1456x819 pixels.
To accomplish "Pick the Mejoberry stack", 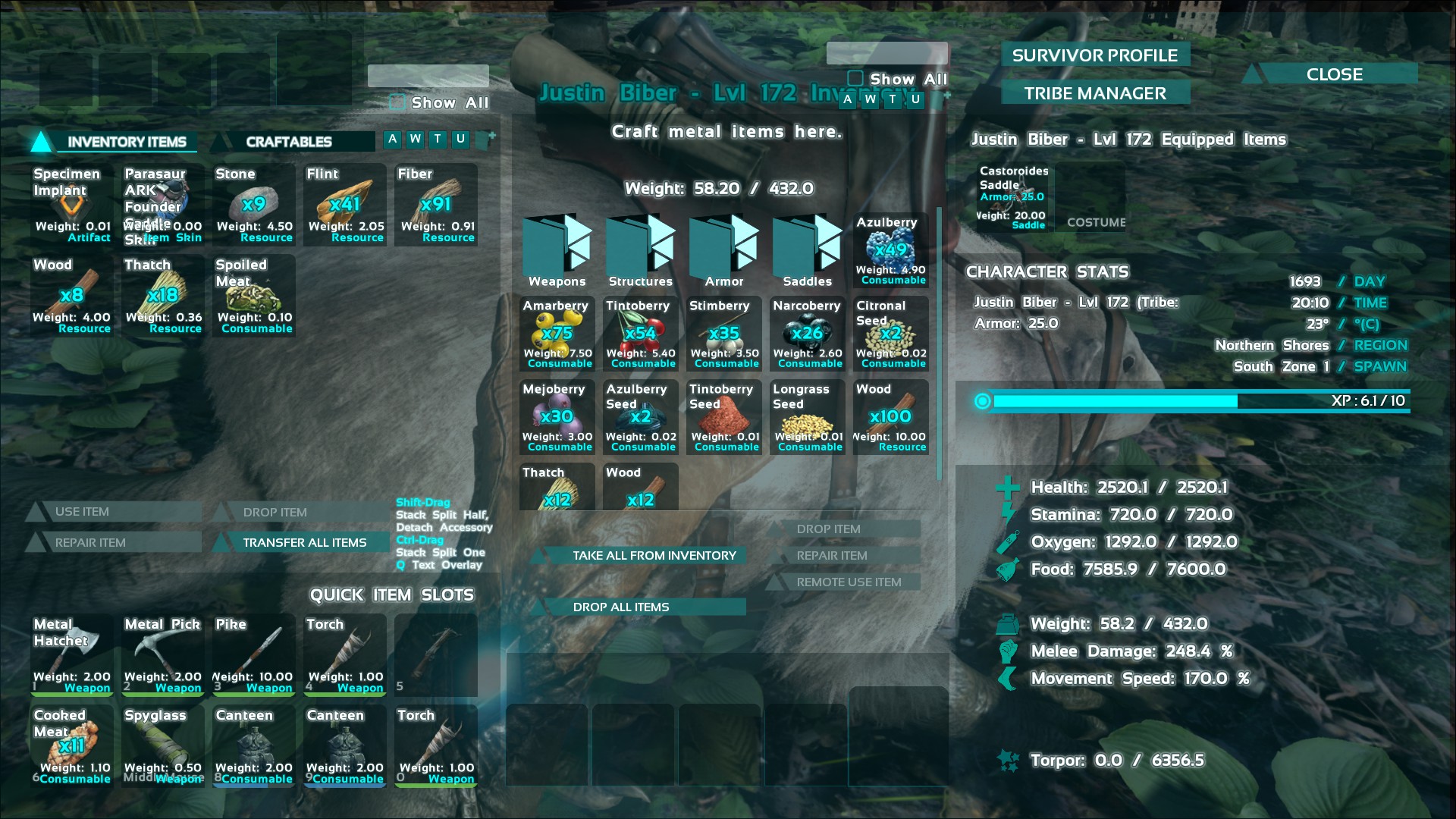I will pyautogui.click(x=557, y=417).
